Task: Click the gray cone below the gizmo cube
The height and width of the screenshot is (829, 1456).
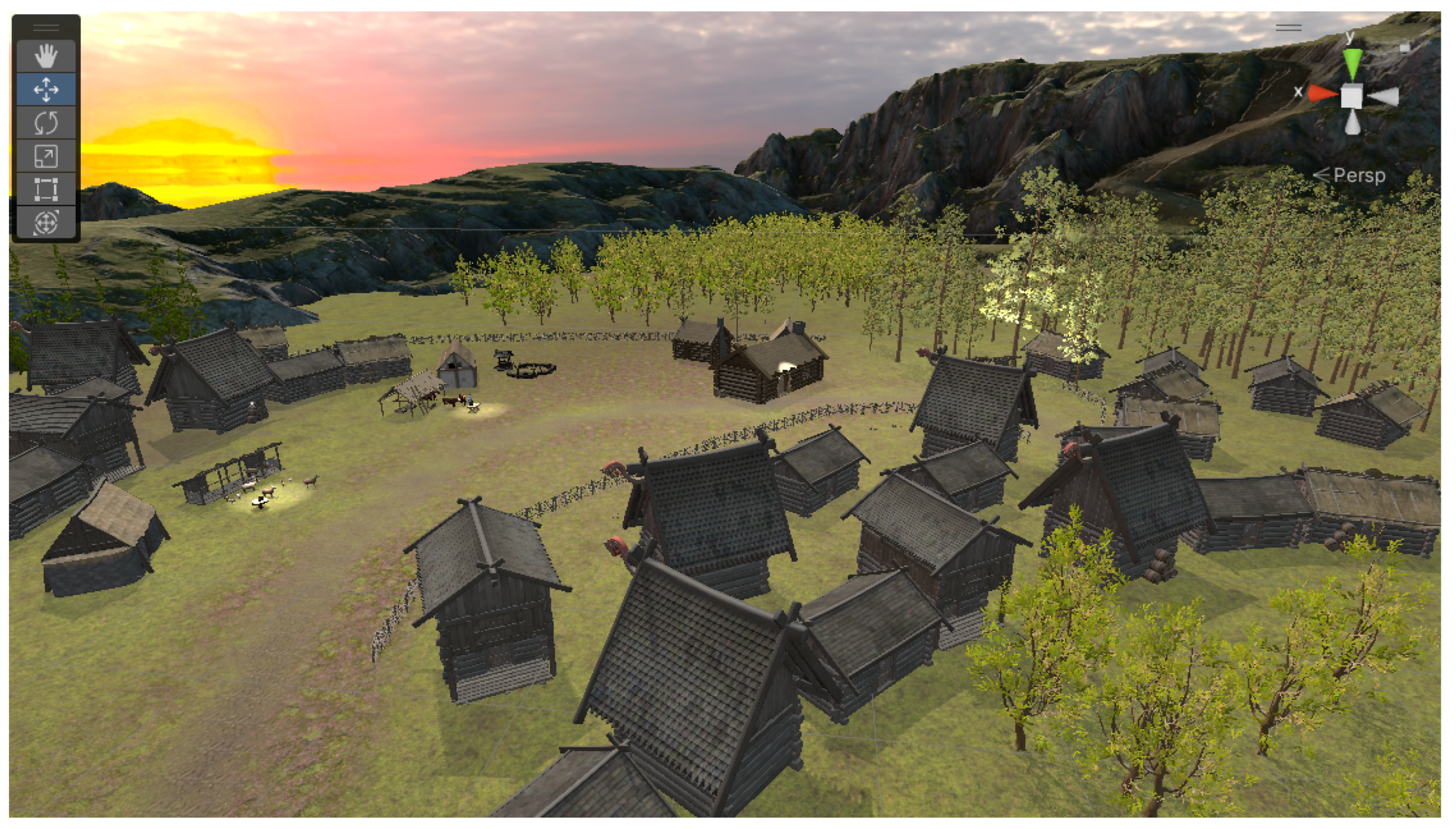Action: click(1353, 123)
